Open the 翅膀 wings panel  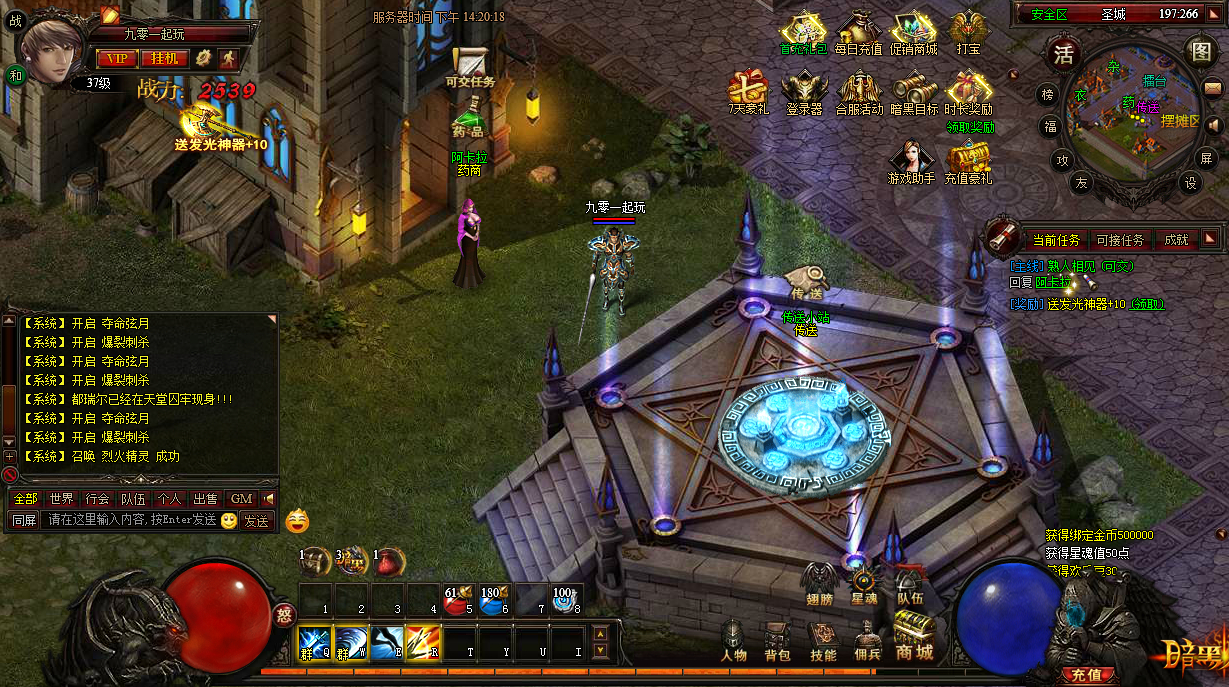coord(818,581)
